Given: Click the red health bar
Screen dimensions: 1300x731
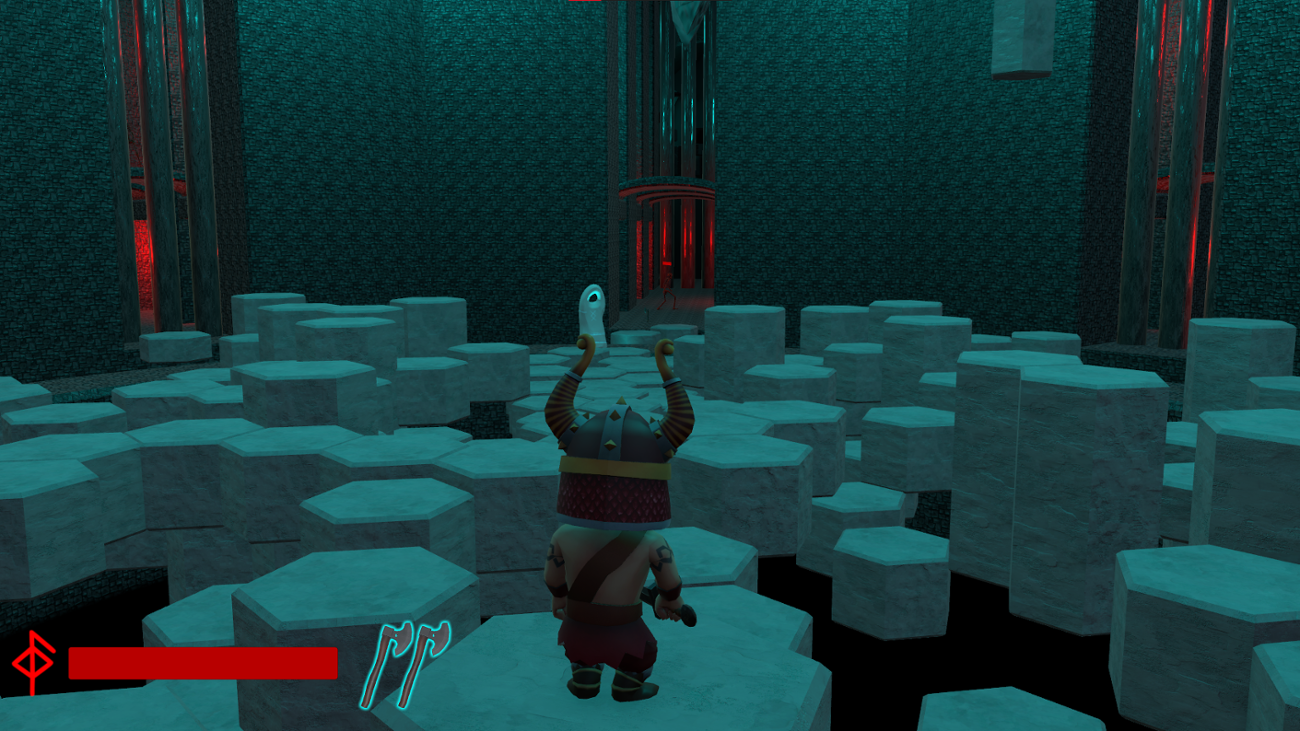Looking at the screenshot, I should 200,660.
